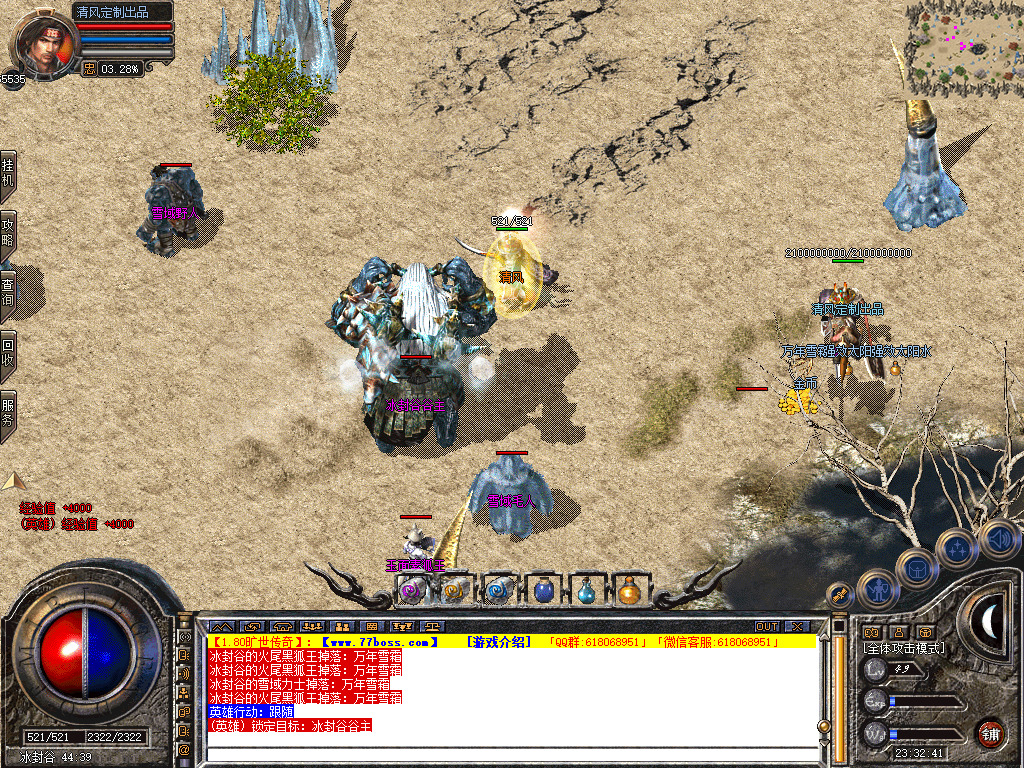Image resolution: width=1024 pixels, height=768 pixels.
Task: Use the orange potion in the quick belt
Action: point(629,591)
